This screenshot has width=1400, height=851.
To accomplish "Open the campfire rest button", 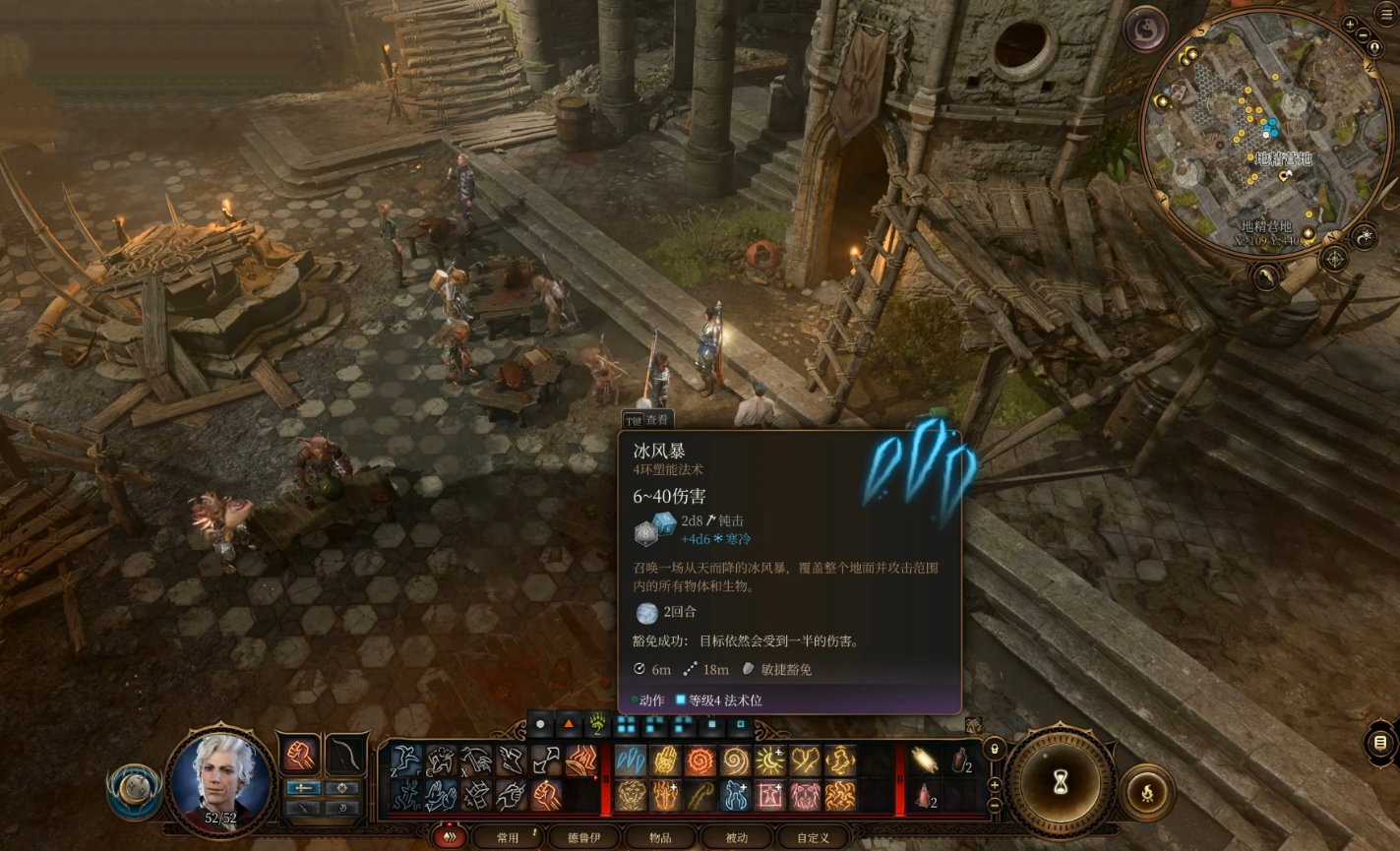I will click(1145, 790).
